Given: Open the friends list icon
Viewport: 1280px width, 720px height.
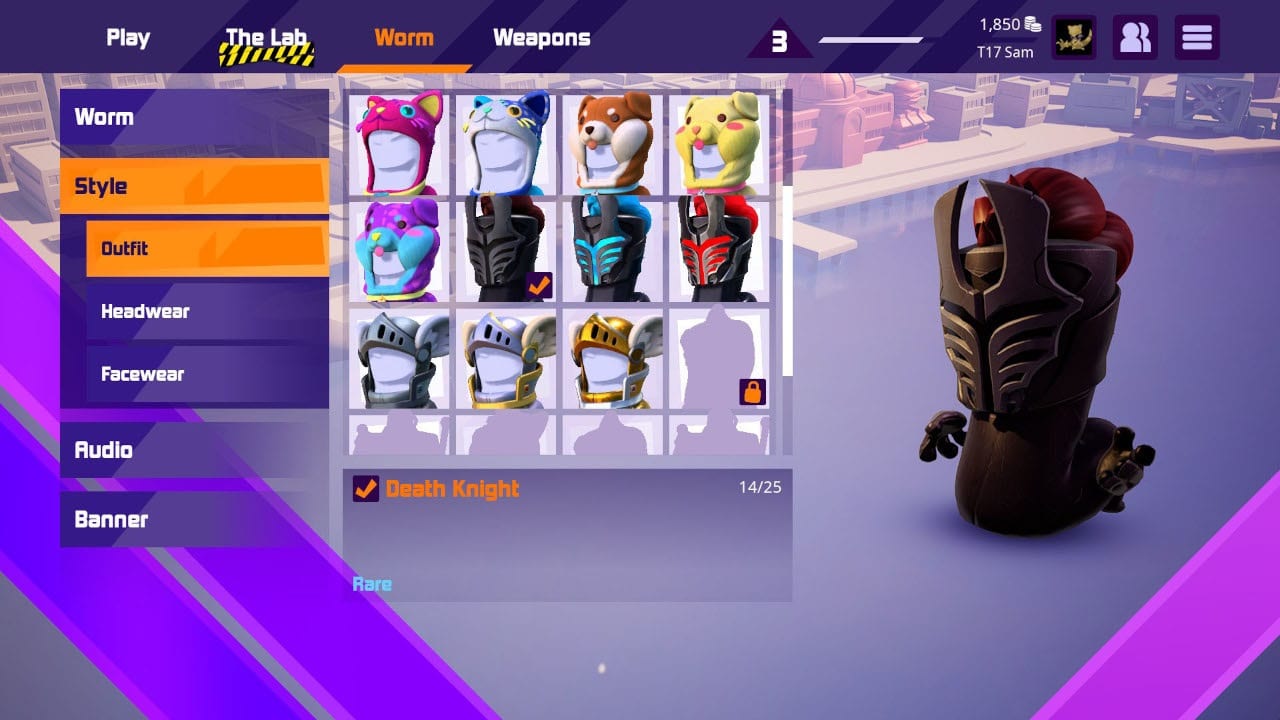Looking at the screenshot, I should tap(1135, 37).
